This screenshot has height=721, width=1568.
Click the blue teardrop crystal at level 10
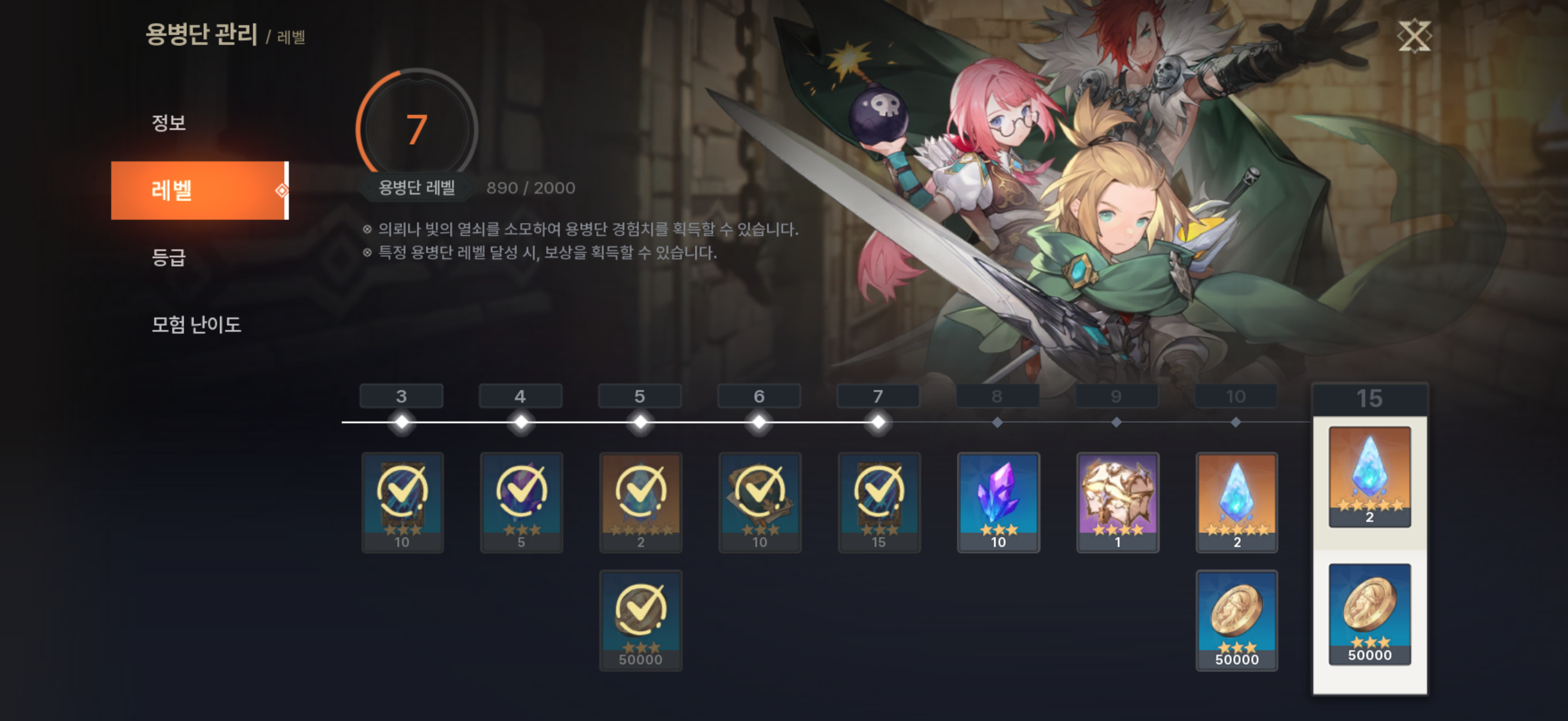pos(1235,501)
